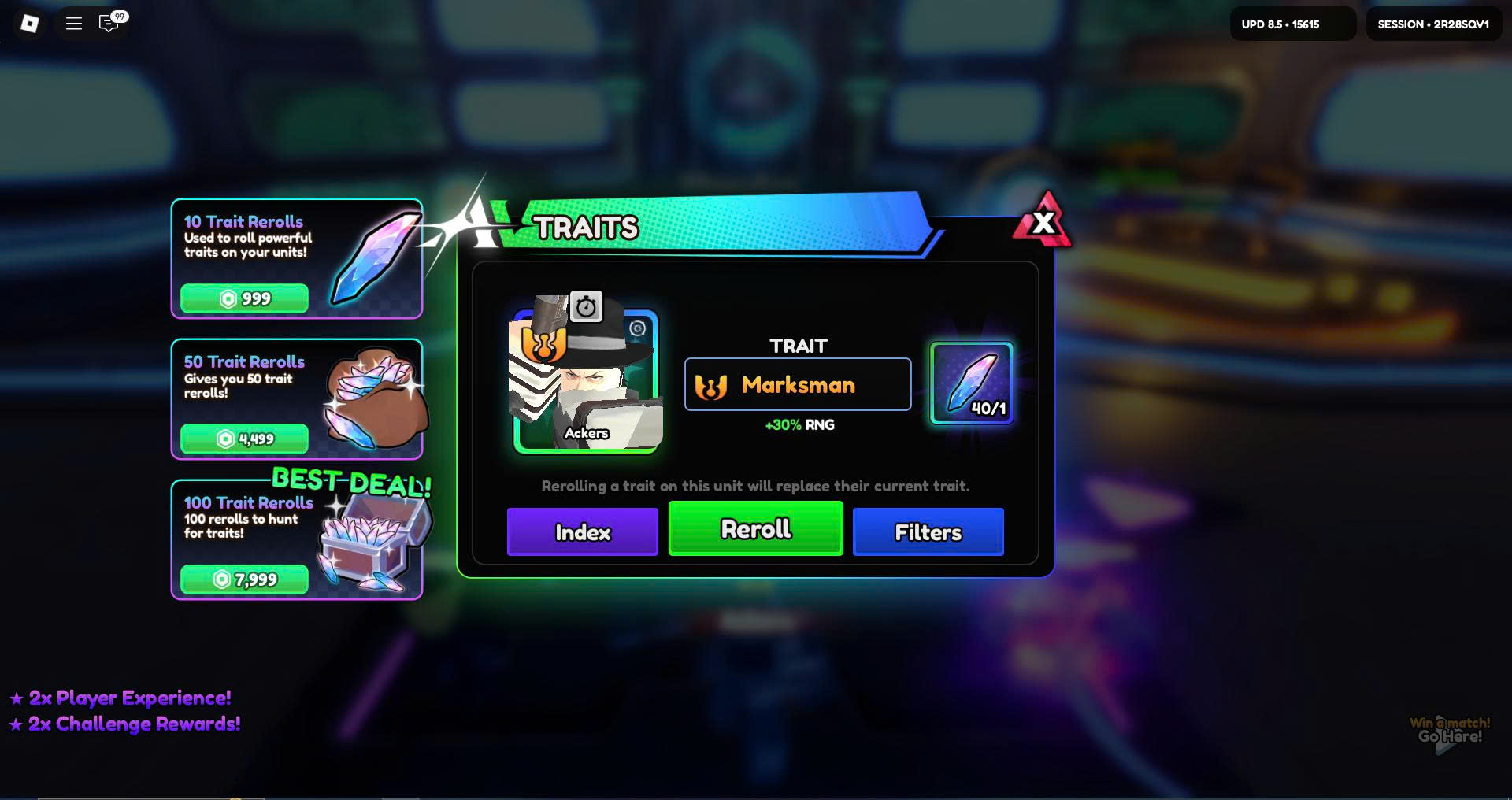Buy the 100 Trait Rerolls best deal
Viewport: 1512px width, 800px height.
244,580
